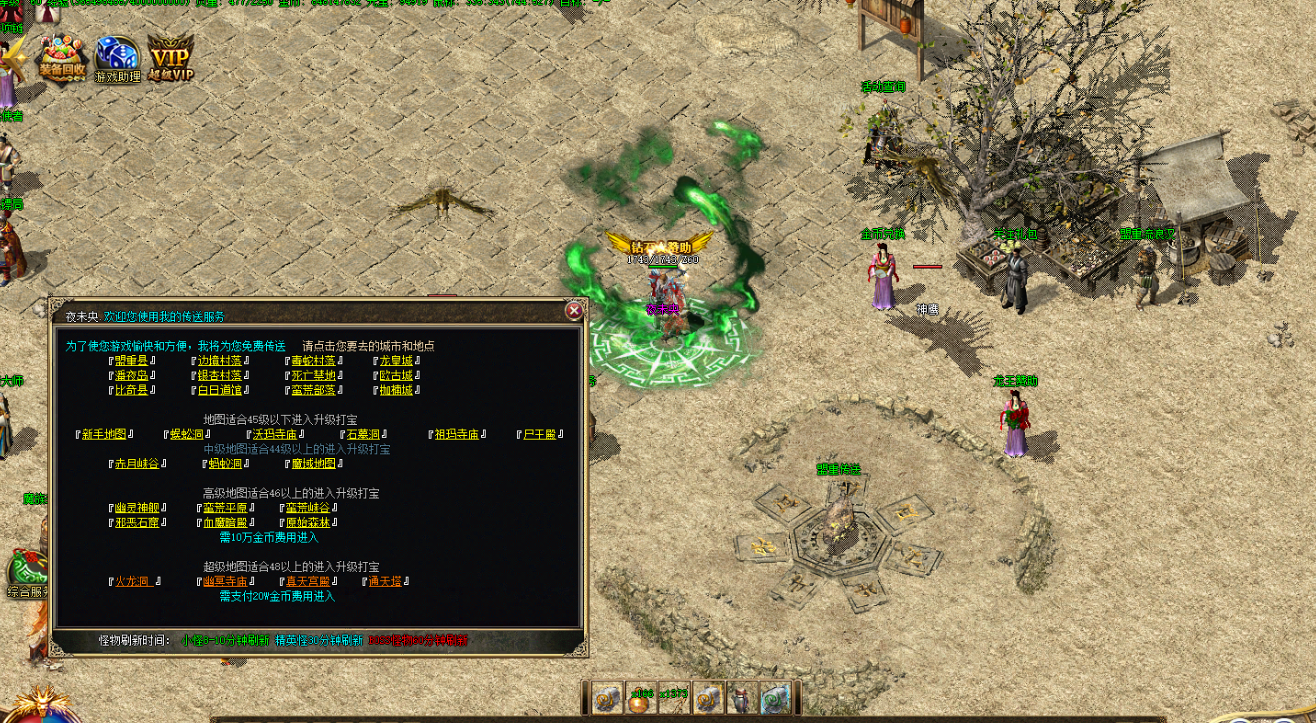Enter the 魔域地图 link
Viewport: 1316px width, 723px height.
[x=312, y=464]
